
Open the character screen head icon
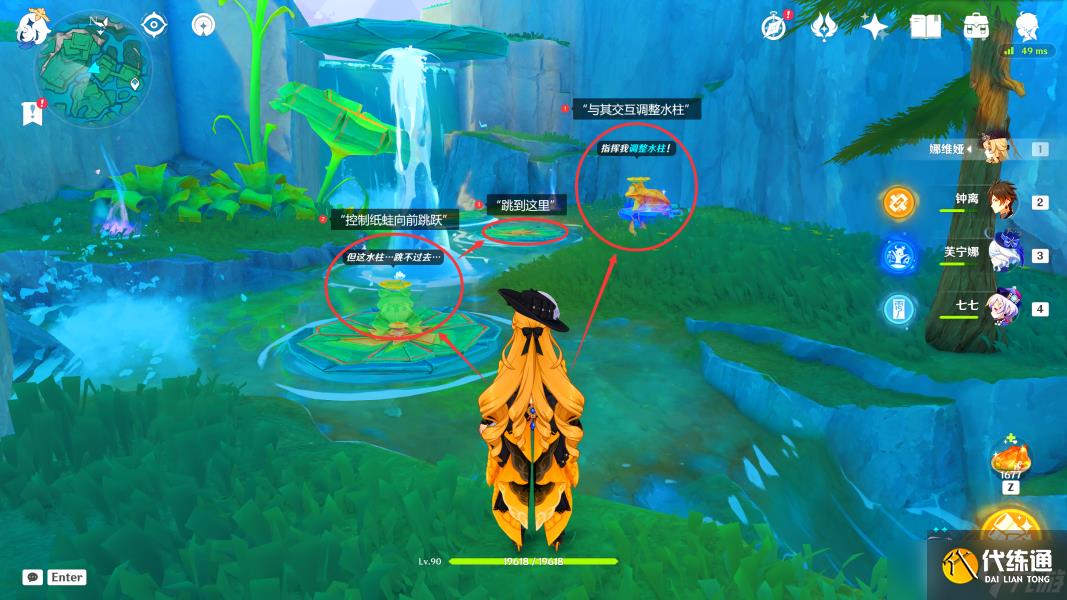point(1027,25)
